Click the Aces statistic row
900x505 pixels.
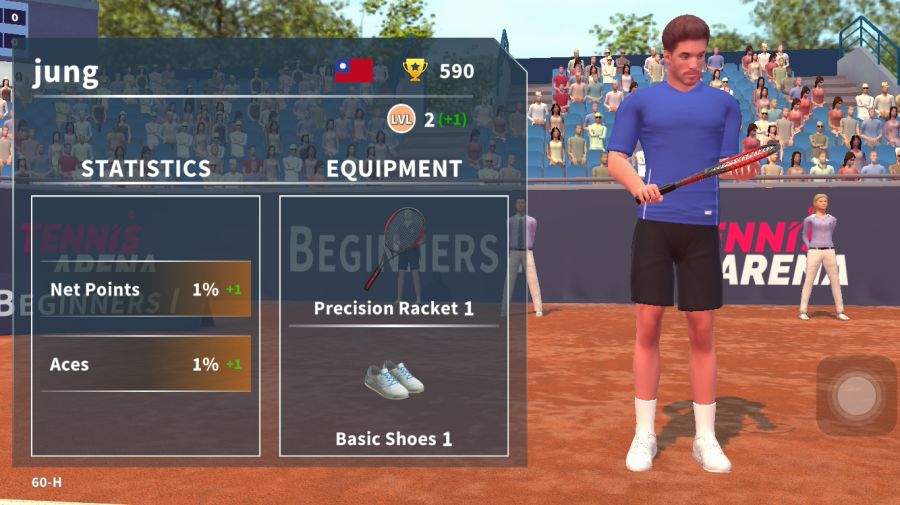tap(146, 364)
